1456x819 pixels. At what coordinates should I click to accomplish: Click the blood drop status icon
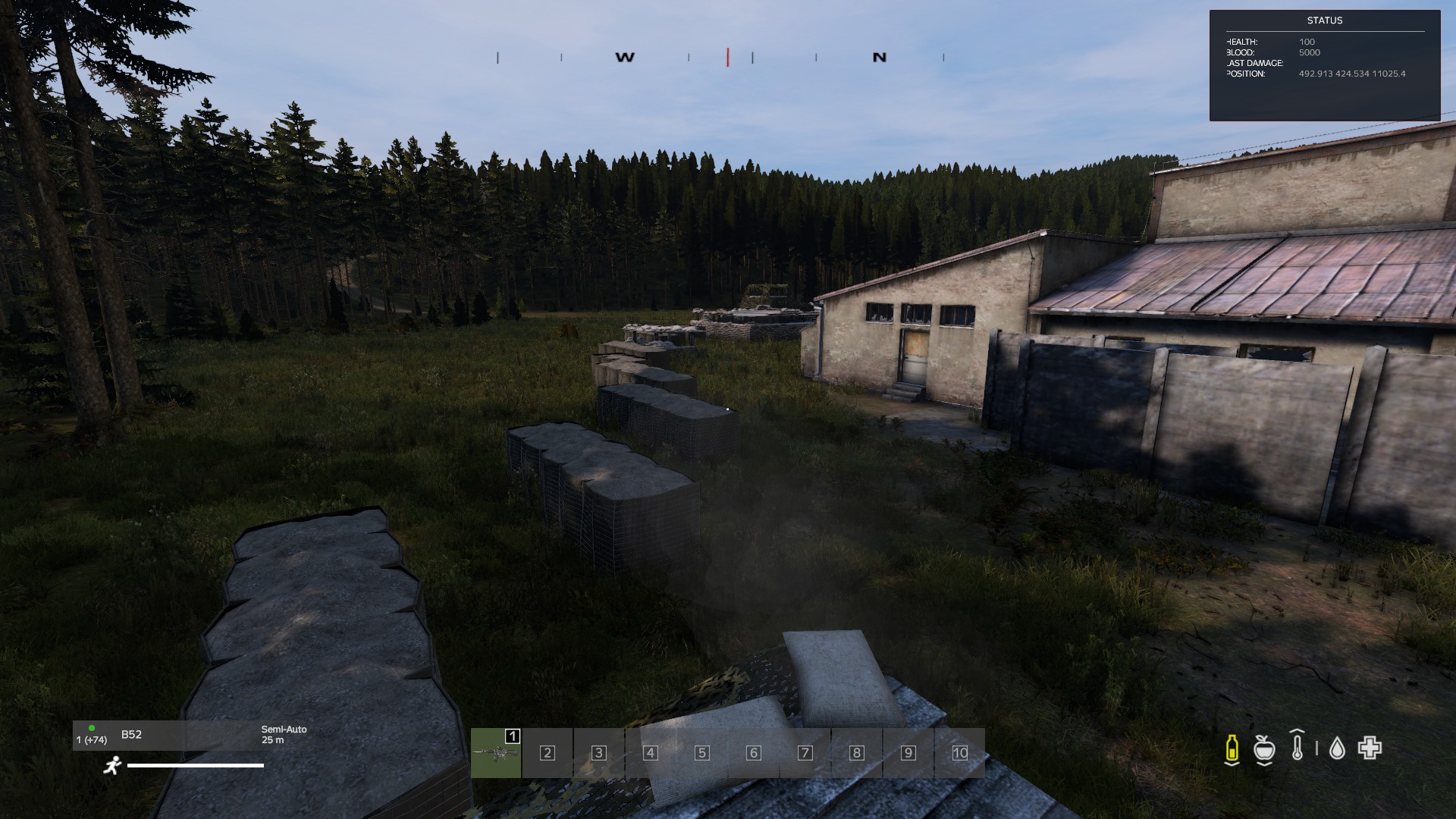(1338, 748)
